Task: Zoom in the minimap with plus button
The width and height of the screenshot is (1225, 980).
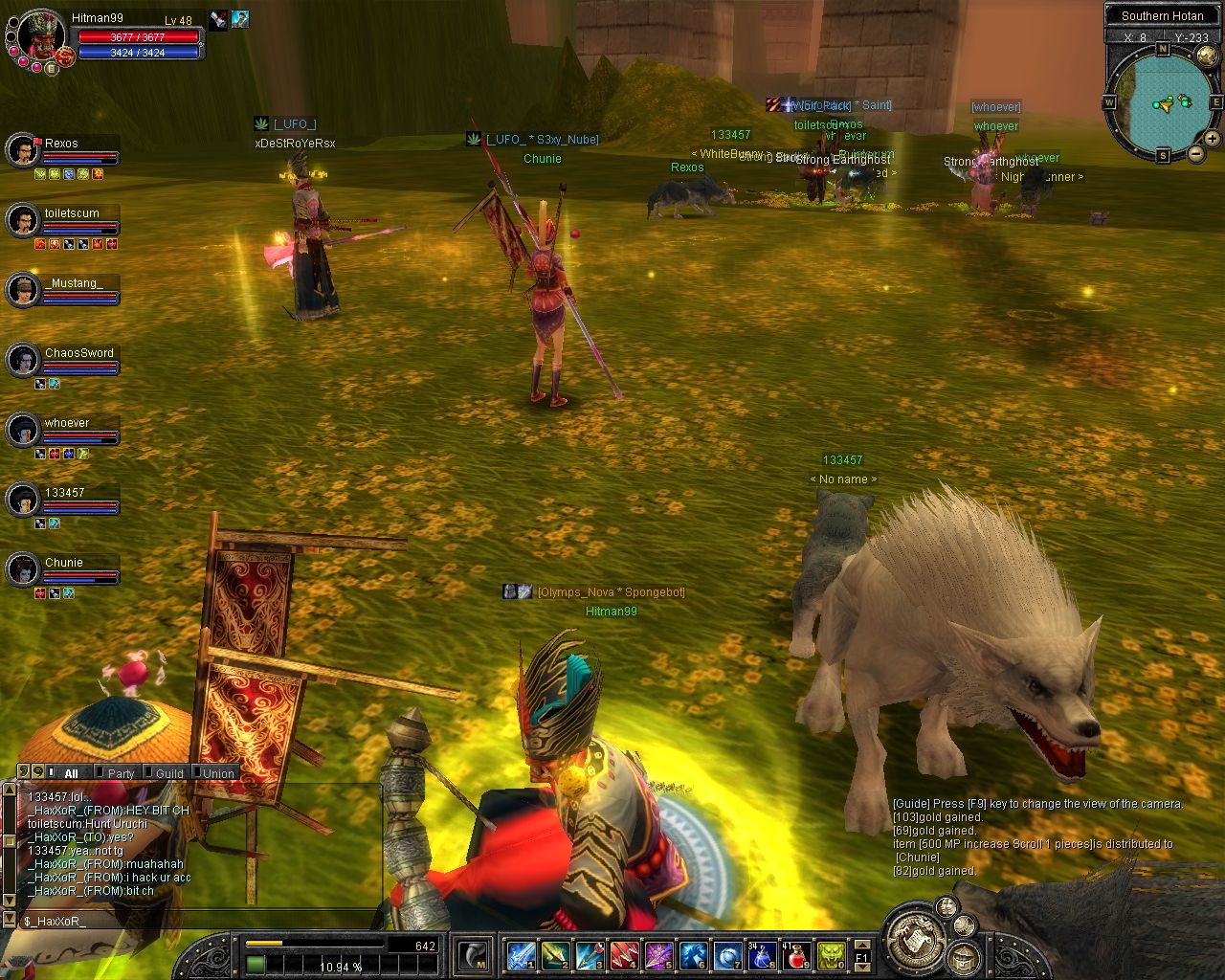Action: (x=1212, y=139)
